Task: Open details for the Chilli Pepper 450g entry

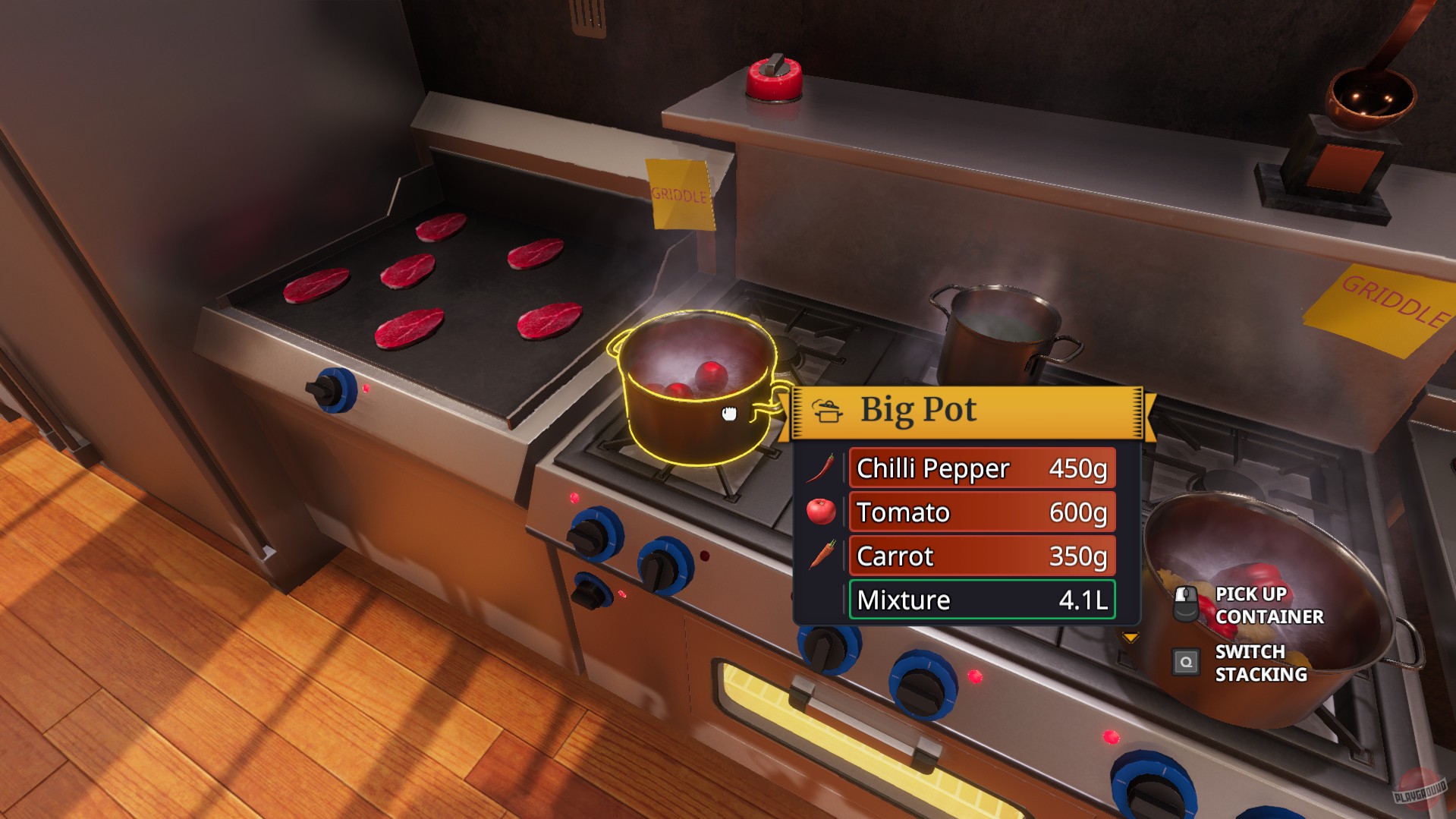Action: point(982,468)
